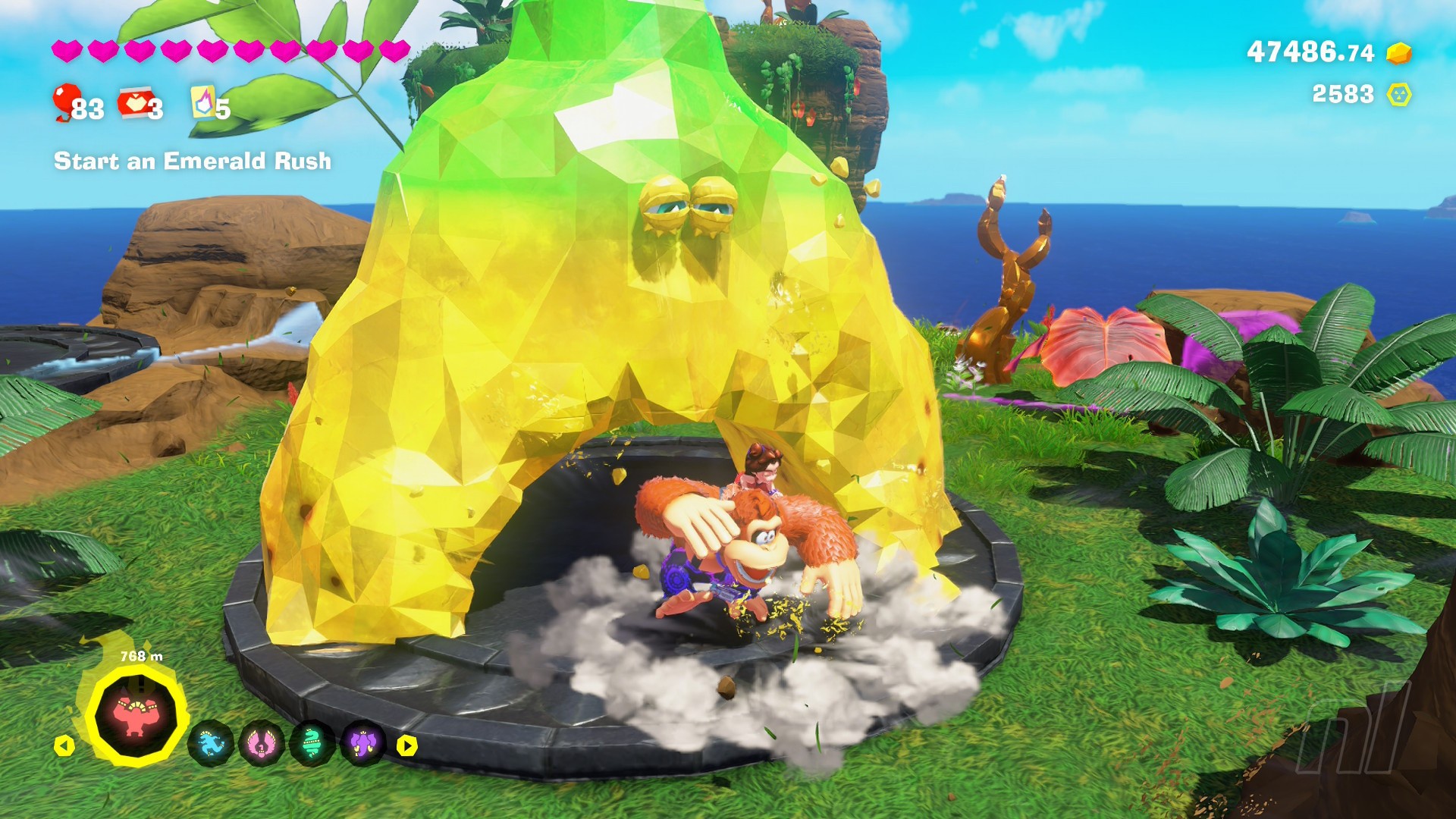Screen dimensions: 1456x819
Task: Click the yellow right arrow beside transformations
Action: click(x=407, y=745)
